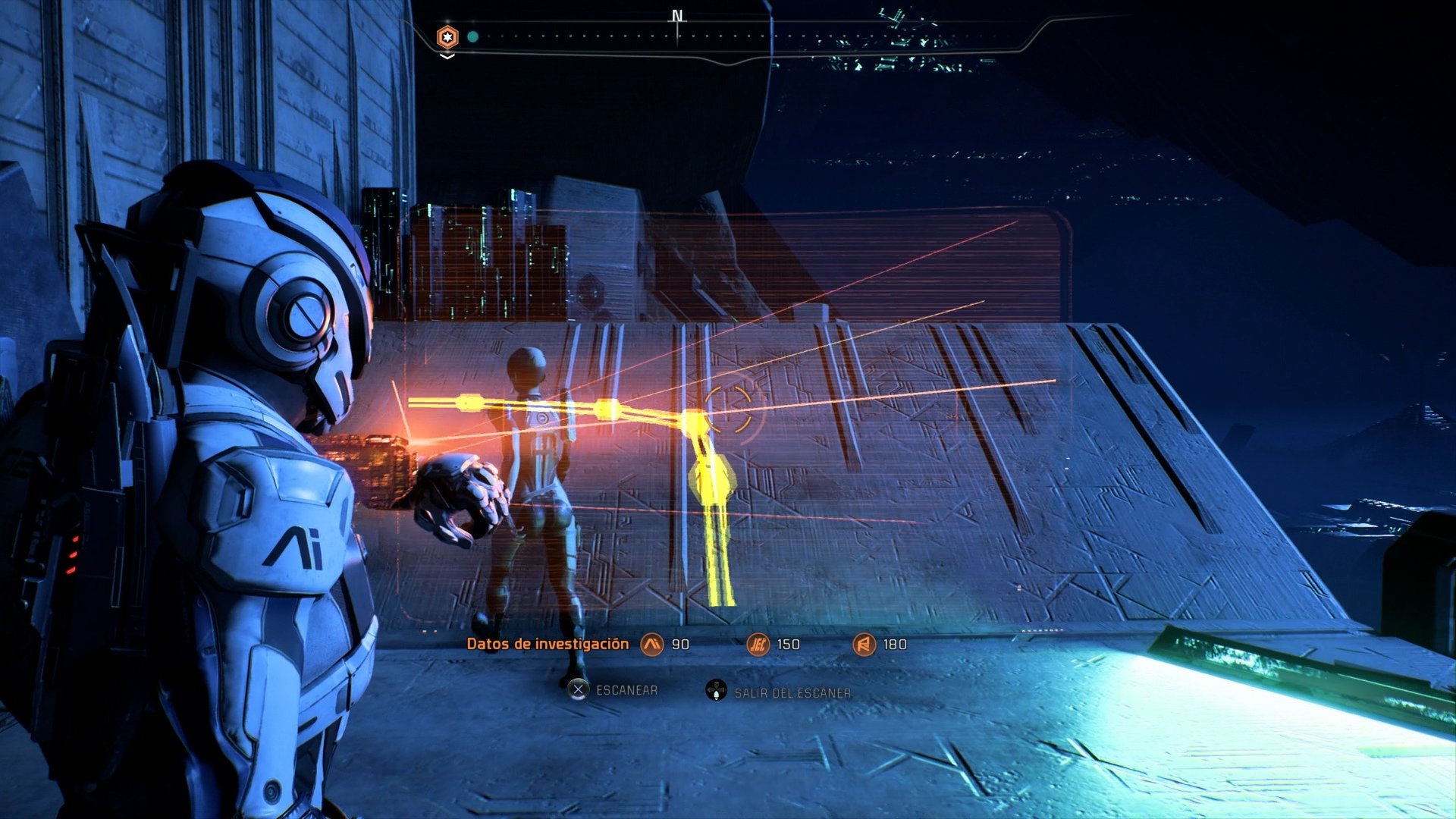The width and height of the screenshot is (1456, 819).
Task: Click the glowing yellow conduit junction
Action: point(692,417)
